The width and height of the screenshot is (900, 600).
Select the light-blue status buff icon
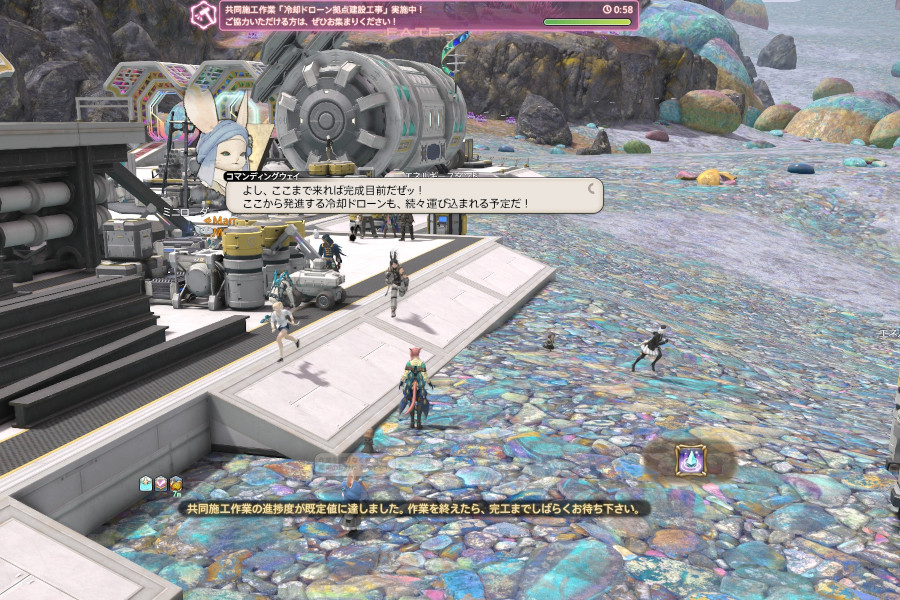pyautogui.click(x=146, y=483)
